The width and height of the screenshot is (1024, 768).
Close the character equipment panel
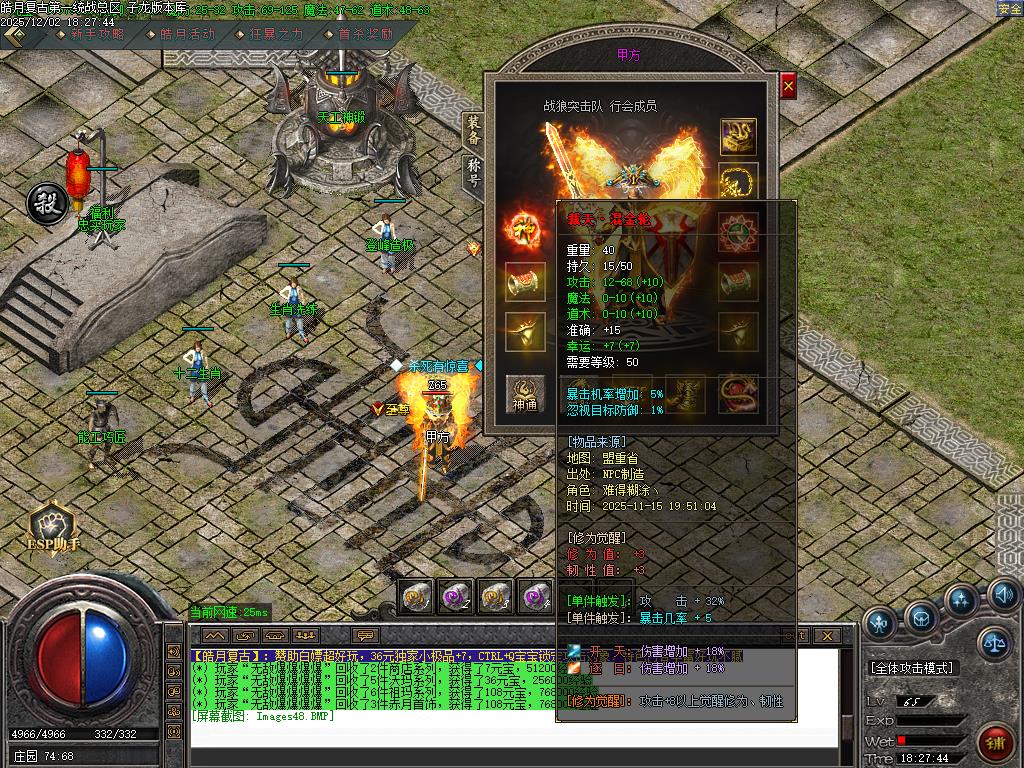click(788, 87)
